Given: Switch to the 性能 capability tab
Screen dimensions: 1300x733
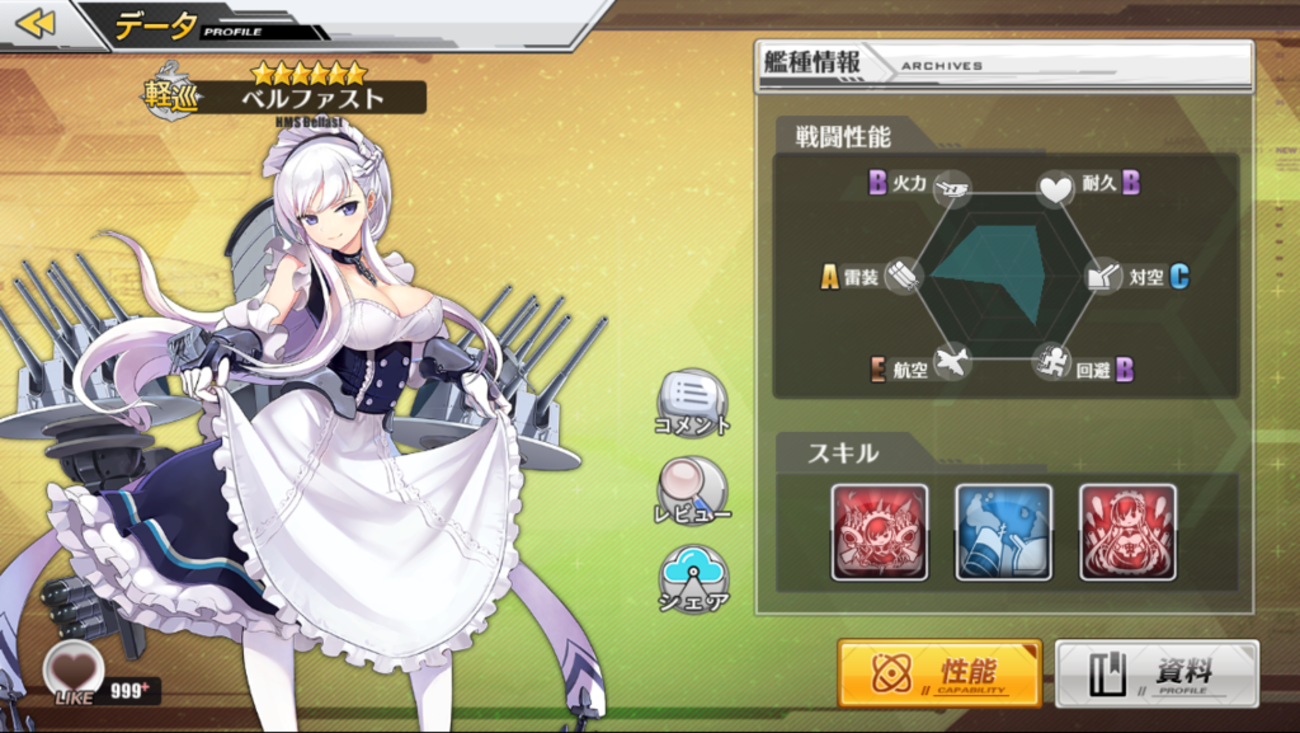Looking at the screenshot, I should (939, 673).
